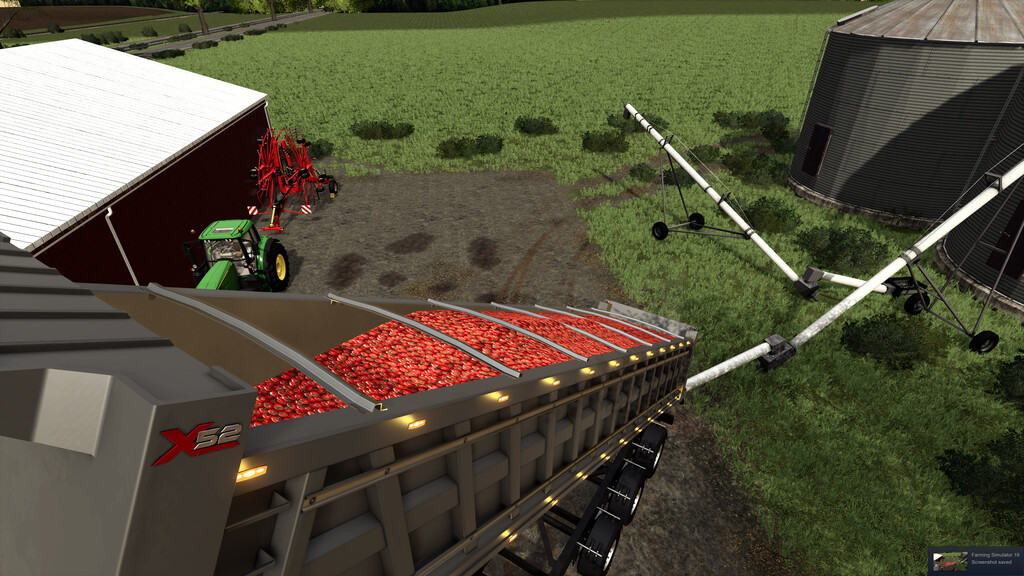Open the Steam "Screenshot saved" notification
Image resolution: width=1024 pixels, height=576 pixels.
coord(975,560)
